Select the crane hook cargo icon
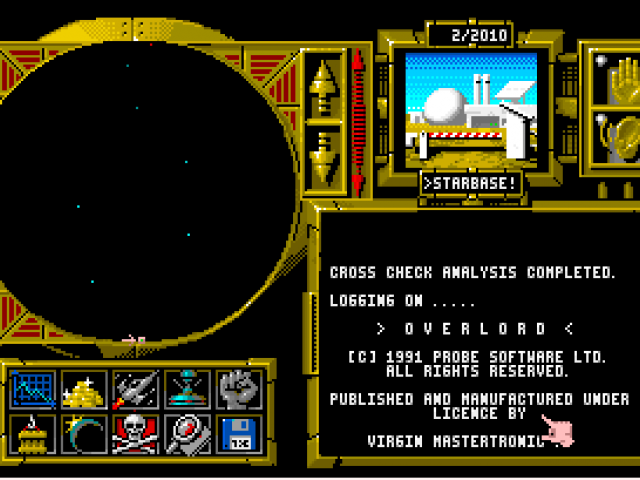The width and height of the screenshot is (640, 480). [31, 434]
